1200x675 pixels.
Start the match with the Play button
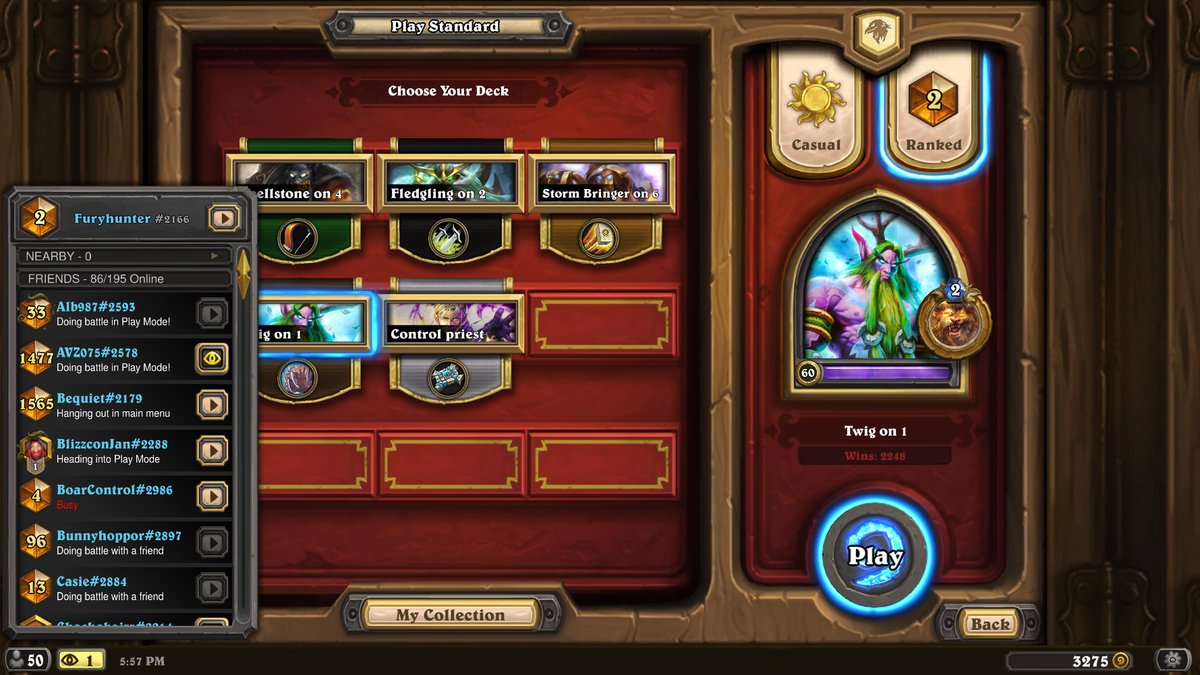click(875, 556)
